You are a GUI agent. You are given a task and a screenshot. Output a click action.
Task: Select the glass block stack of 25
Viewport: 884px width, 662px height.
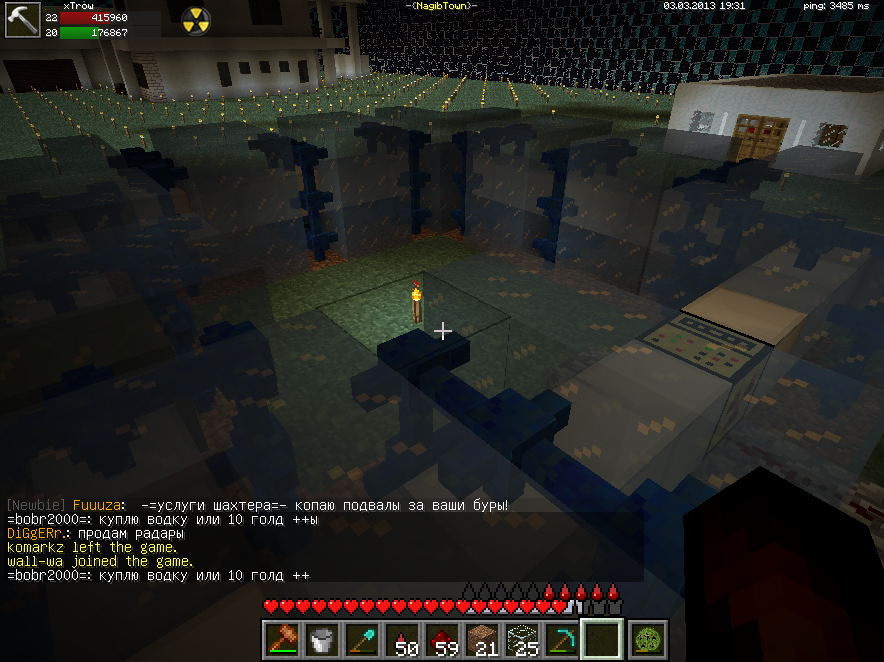point(522,639)
